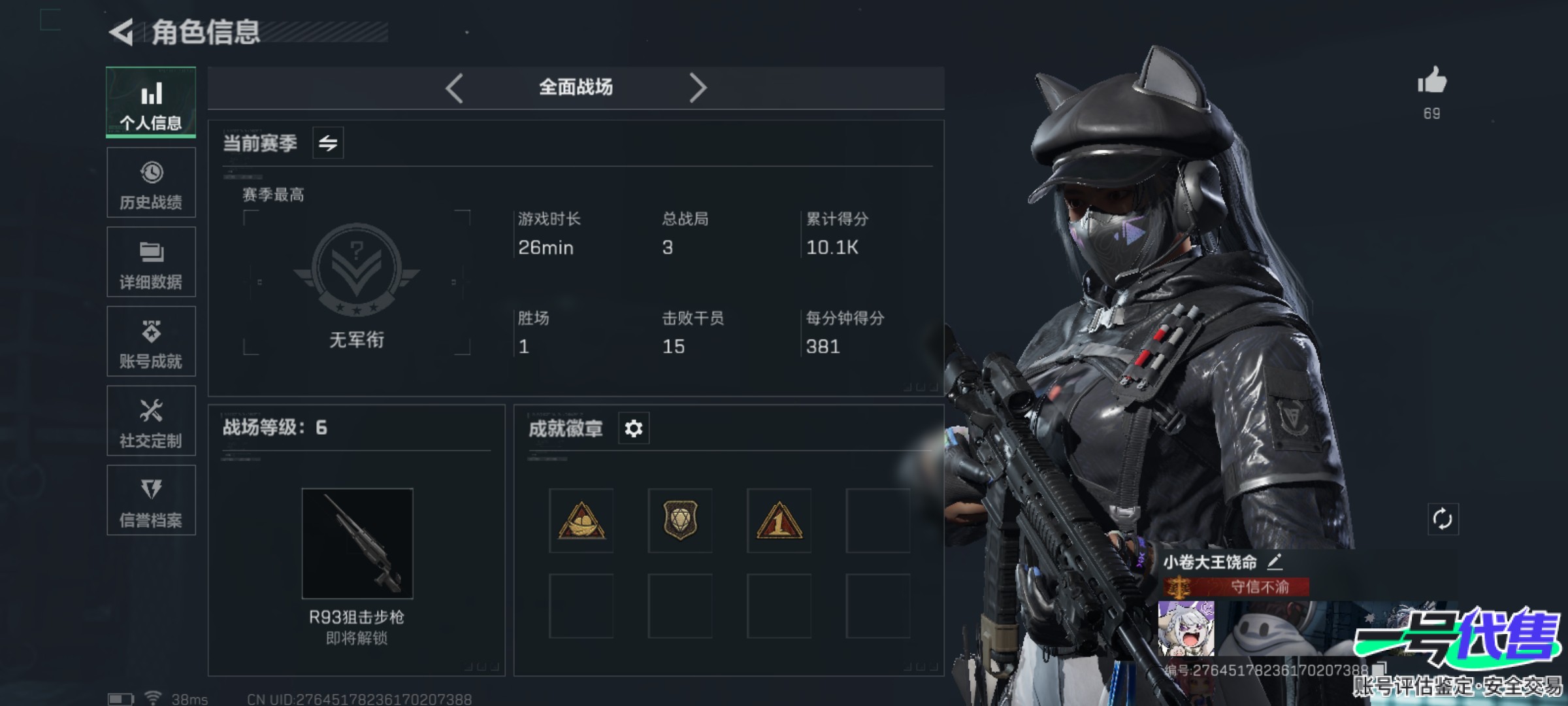
Task: Select the shield-shaped achievement badge
Action: pos(680,521)
